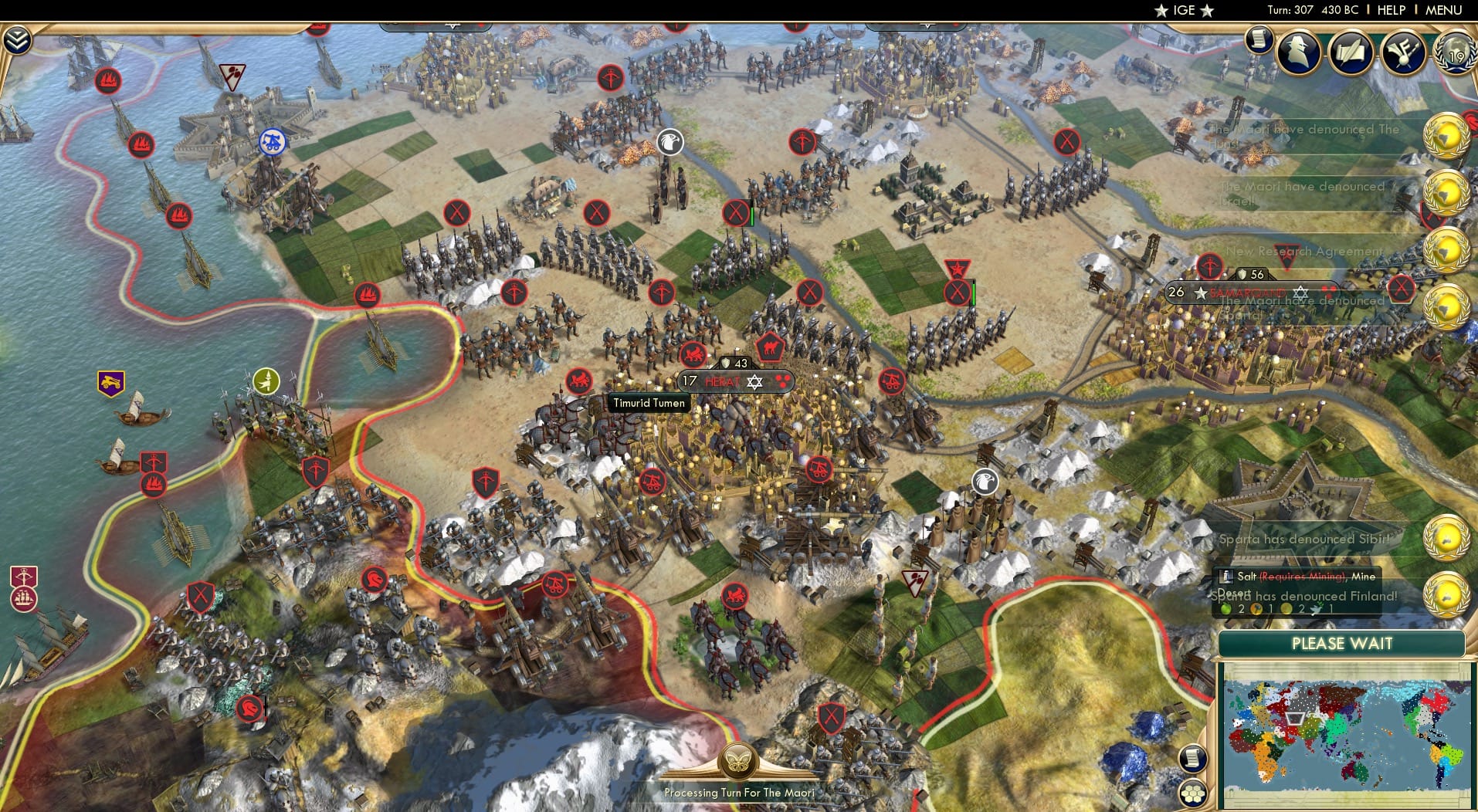This screenshot has height=812, width=1478.
Task: Click the scroll icon above the hex button
Action: tap(1193, 757)
